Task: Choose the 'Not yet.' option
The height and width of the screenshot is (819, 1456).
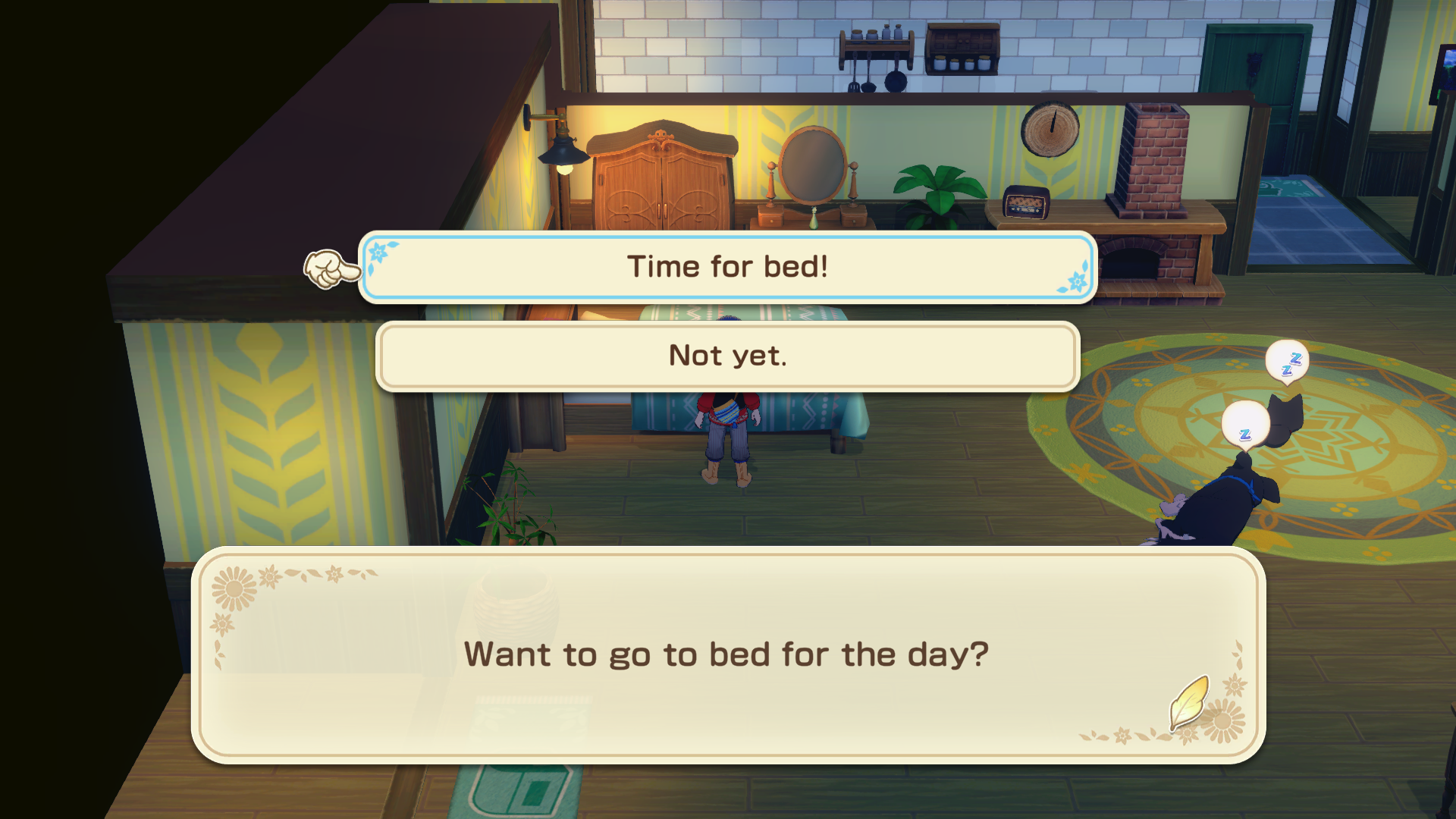Action: point(727,355)
